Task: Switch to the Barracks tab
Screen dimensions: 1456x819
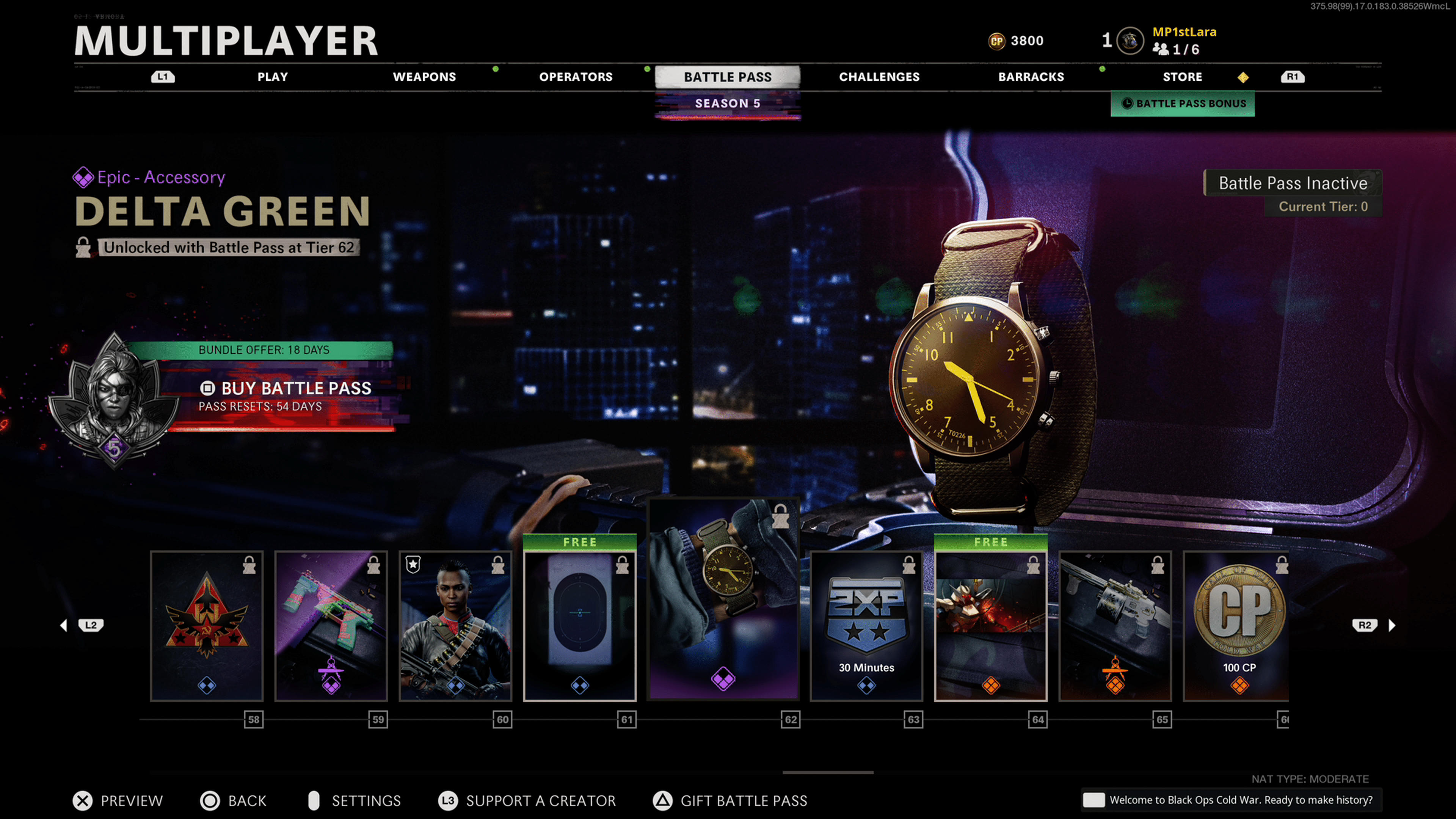Action: pyautogui.click(x=1031, y=77)
